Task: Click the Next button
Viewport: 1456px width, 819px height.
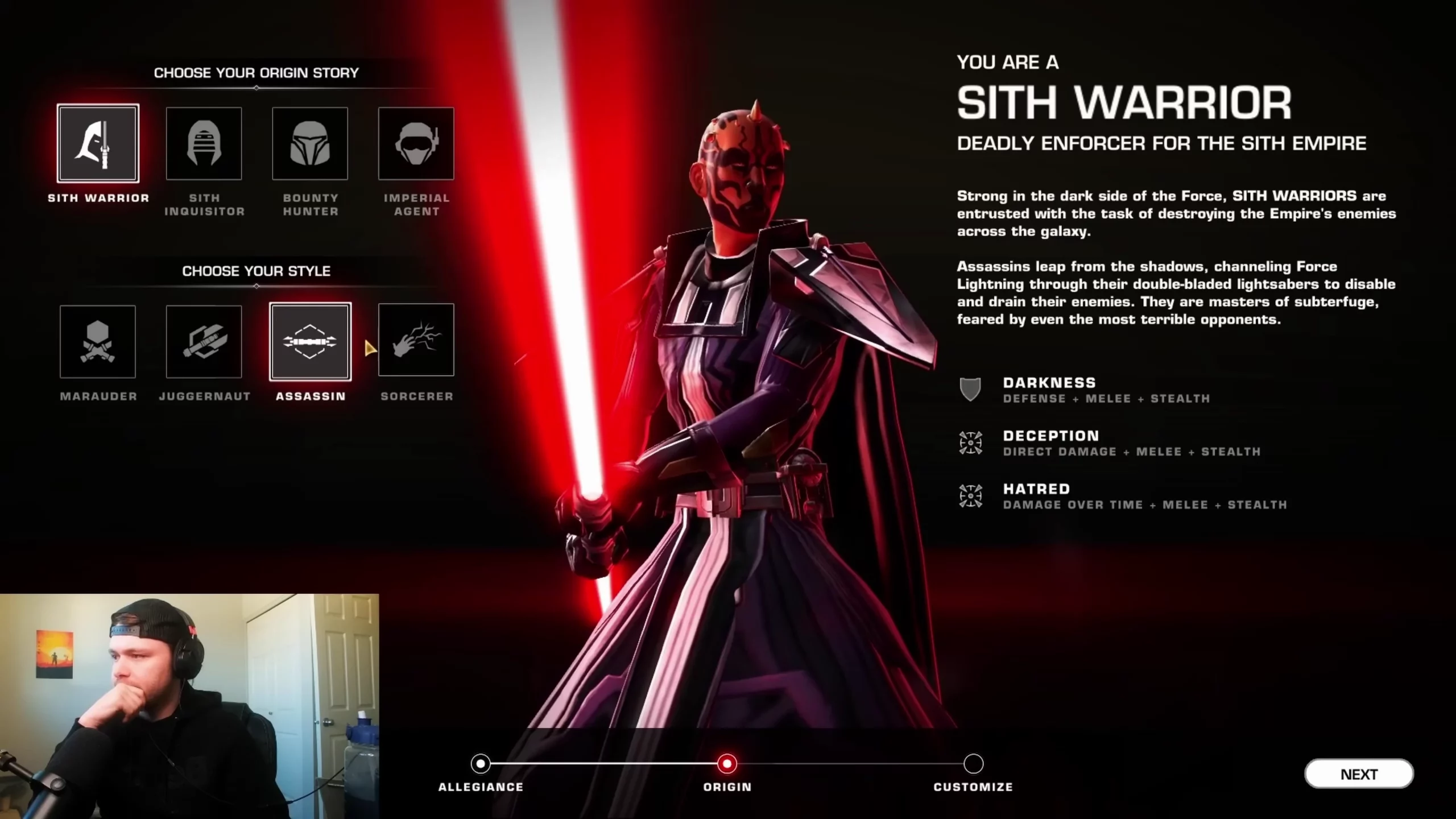Action: pyautogui.click(x=1358, y=774)
